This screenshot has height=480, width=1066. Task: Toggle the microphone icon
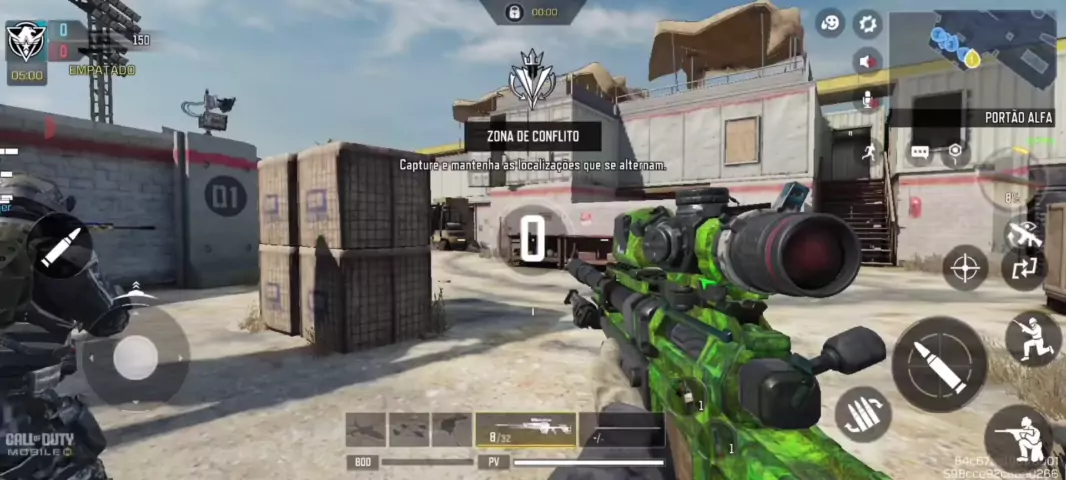pos(867,98)
